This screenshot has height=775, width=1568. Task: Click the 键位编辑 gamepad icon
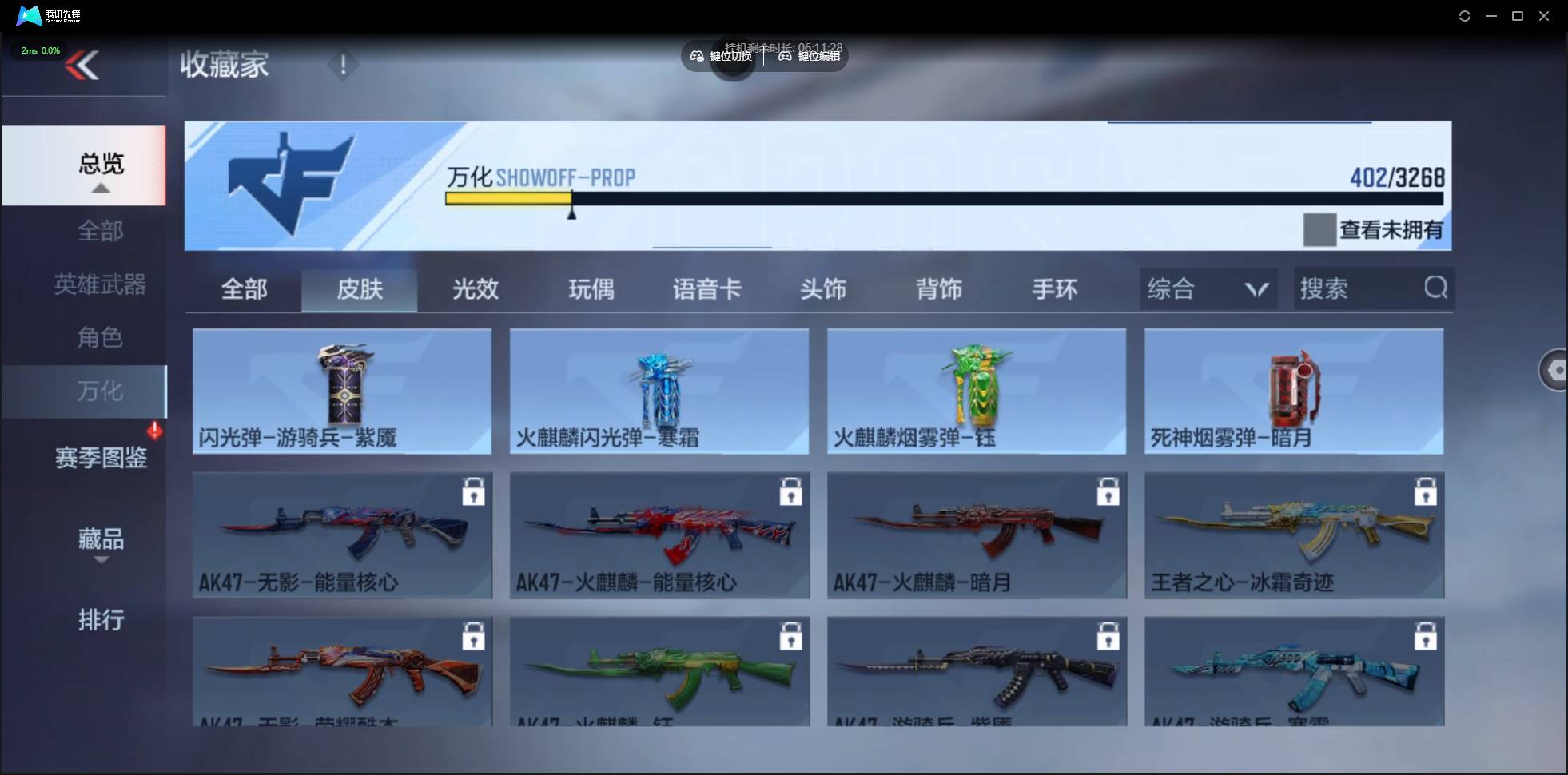(x=785, y=56)
